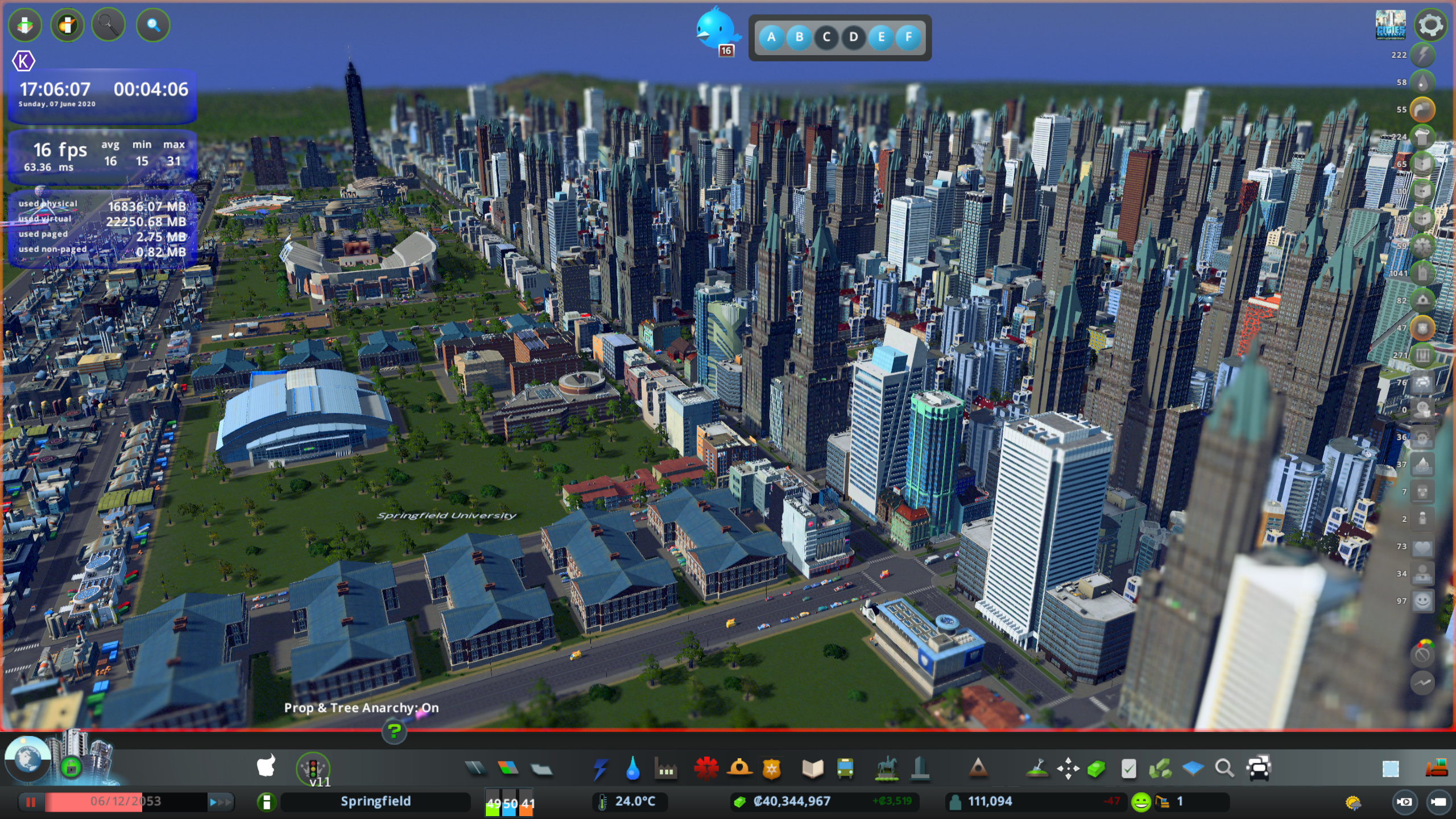Select the Electricity lightning bolt menu
The width and height of the screenshot is (1456, 819).
[600, 769]
